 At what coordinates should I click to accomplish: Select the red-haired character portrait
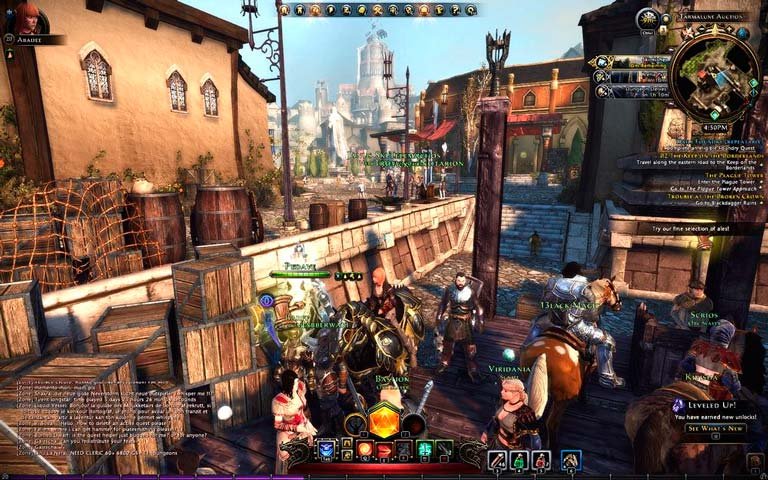point(26,17)
